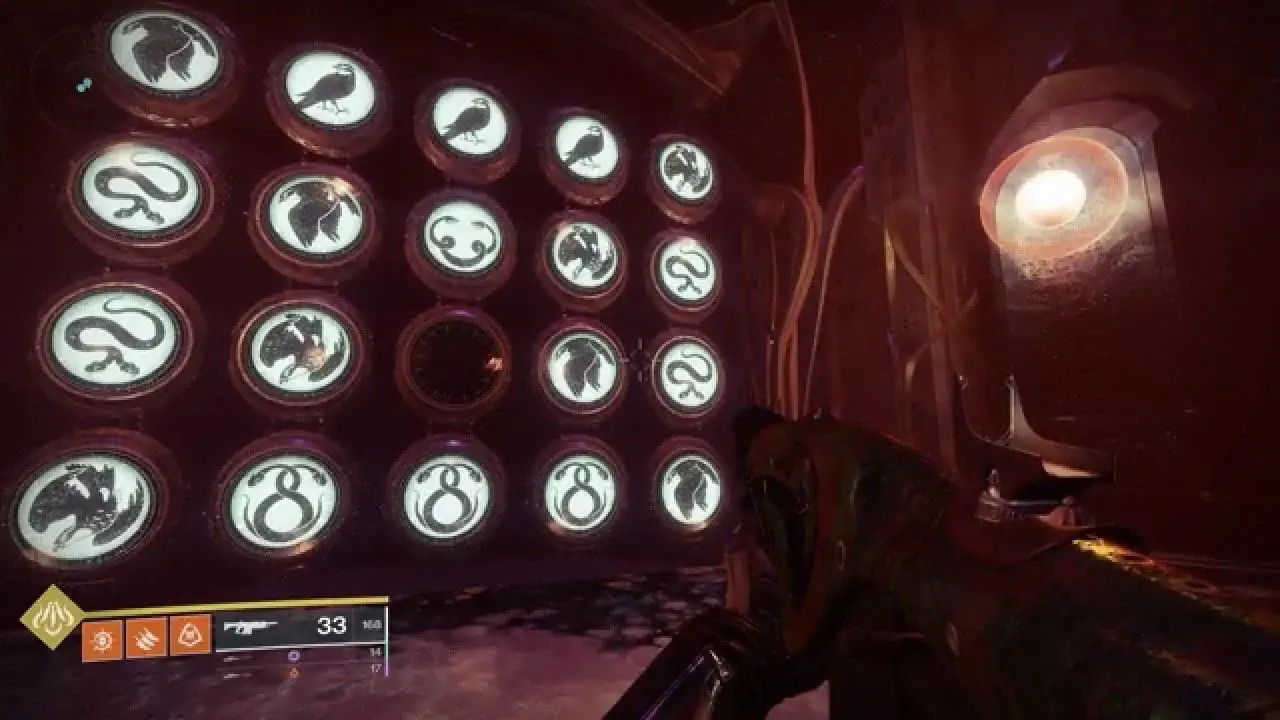
Task: Trigger the melee ability icon
Action: click(146, 636)
